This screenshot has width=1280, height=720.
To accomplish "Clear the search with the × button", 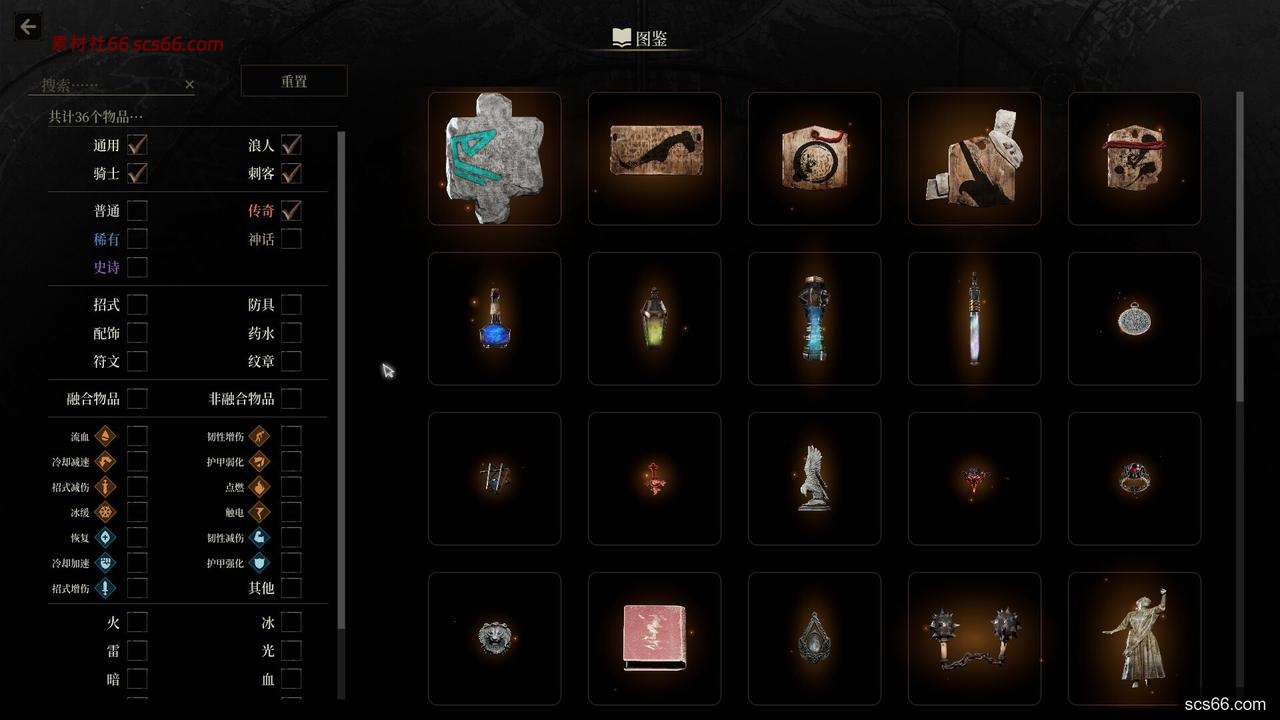I will 189,84.
